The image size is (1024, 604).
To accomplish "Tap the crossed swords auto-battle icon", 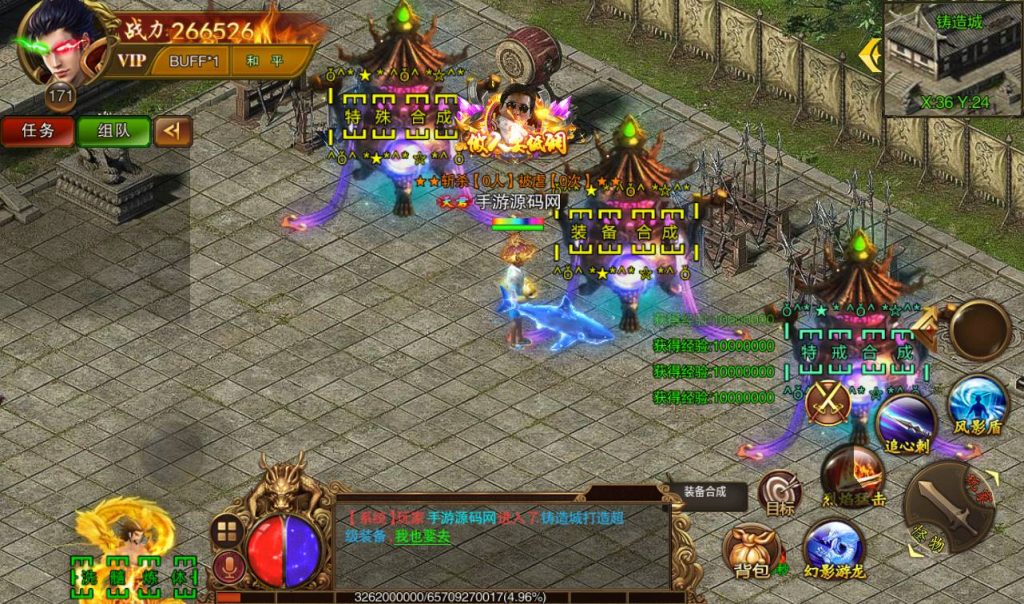I will point(828,402).
